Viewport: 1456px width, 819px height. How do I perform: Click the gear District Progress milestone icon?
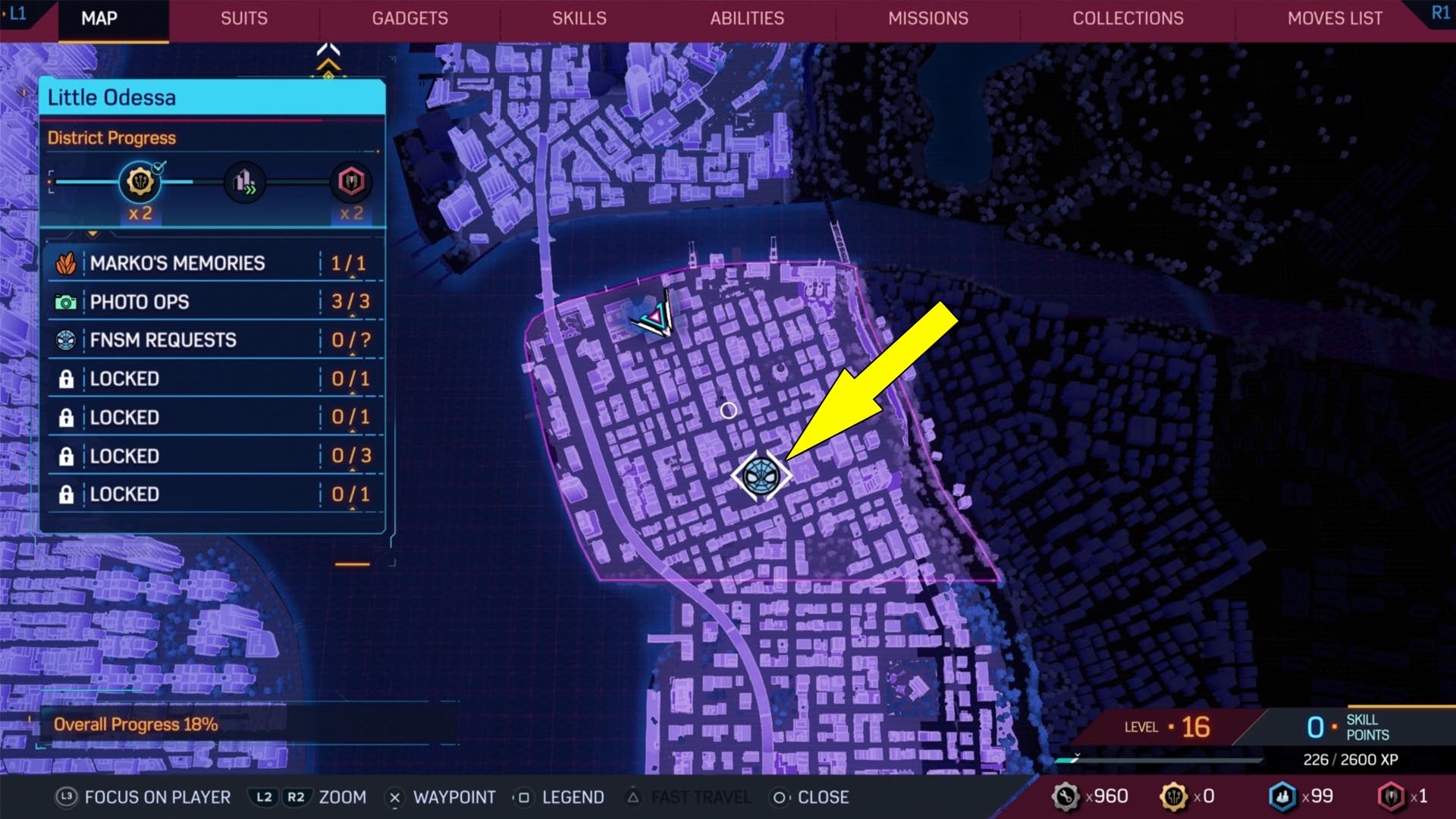coord(139,182)
